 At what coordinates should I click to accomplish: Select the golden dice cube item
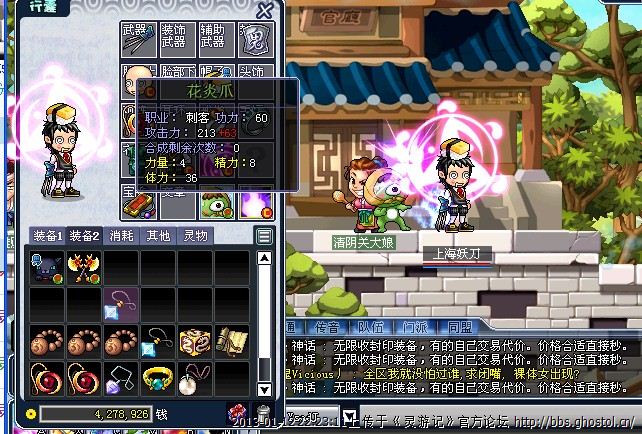click(x=194, y=340)
